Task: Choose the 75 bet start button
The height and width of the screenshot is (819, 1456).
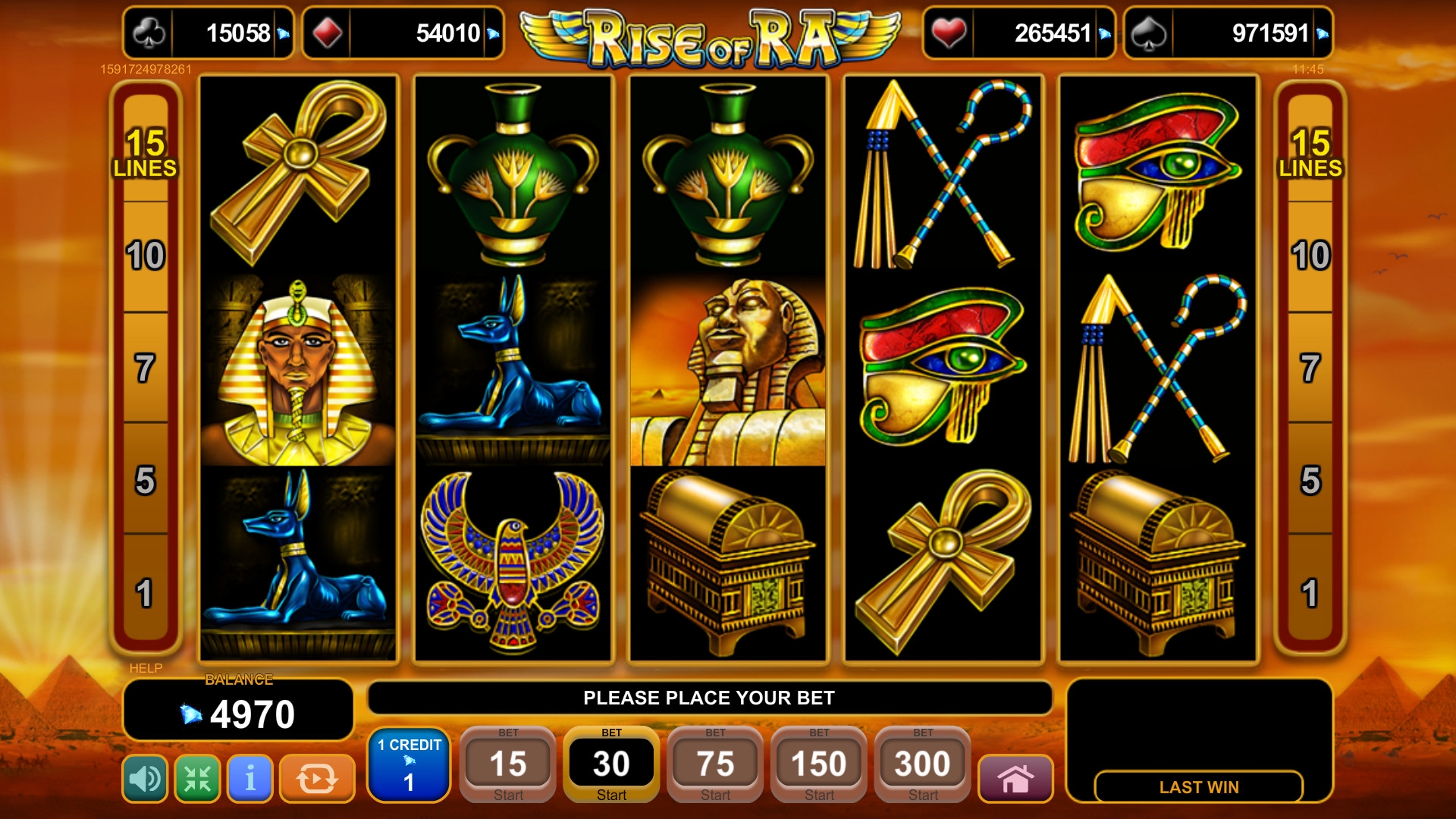Action: pos(715,764)
